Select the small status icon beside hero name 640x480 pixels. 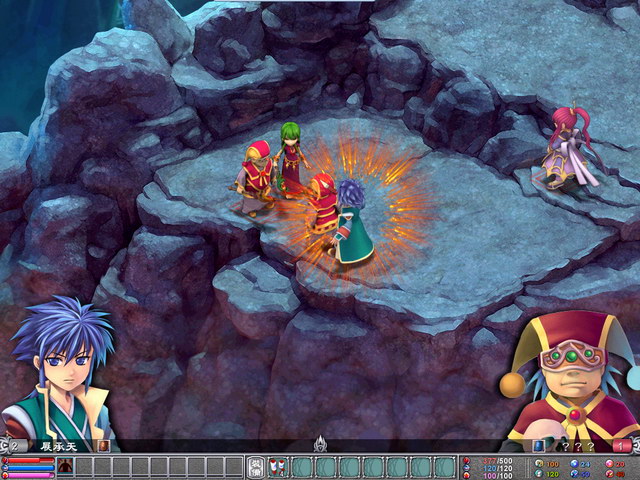tap(104, 446)
